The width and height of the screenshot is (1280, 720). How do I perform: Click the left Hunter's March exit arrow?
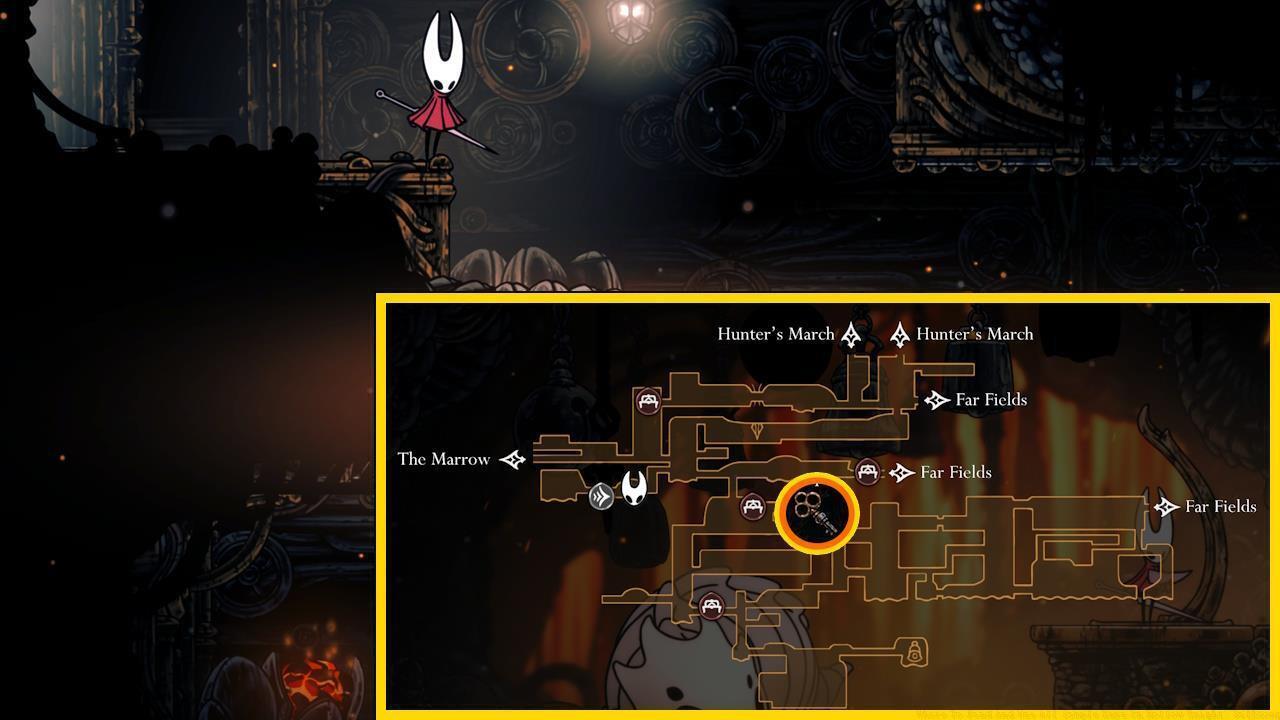click(851, 334)
